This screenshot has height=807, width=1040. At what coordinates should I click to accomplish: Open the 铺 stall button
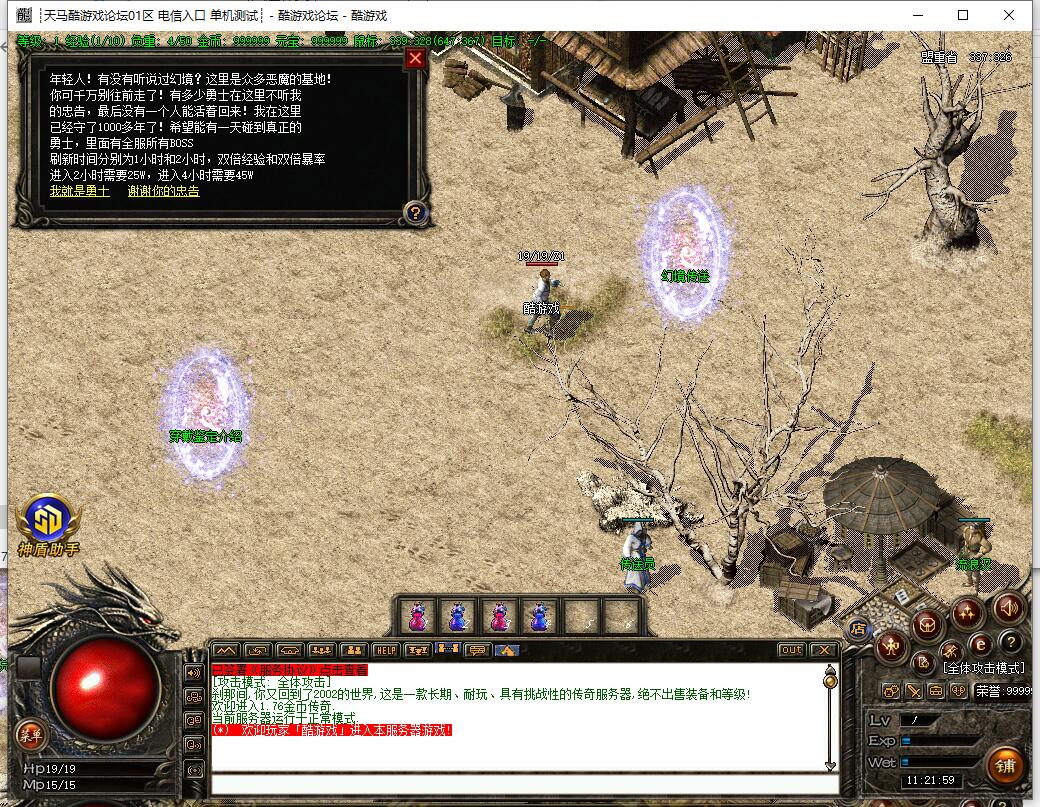point(1005,766)
